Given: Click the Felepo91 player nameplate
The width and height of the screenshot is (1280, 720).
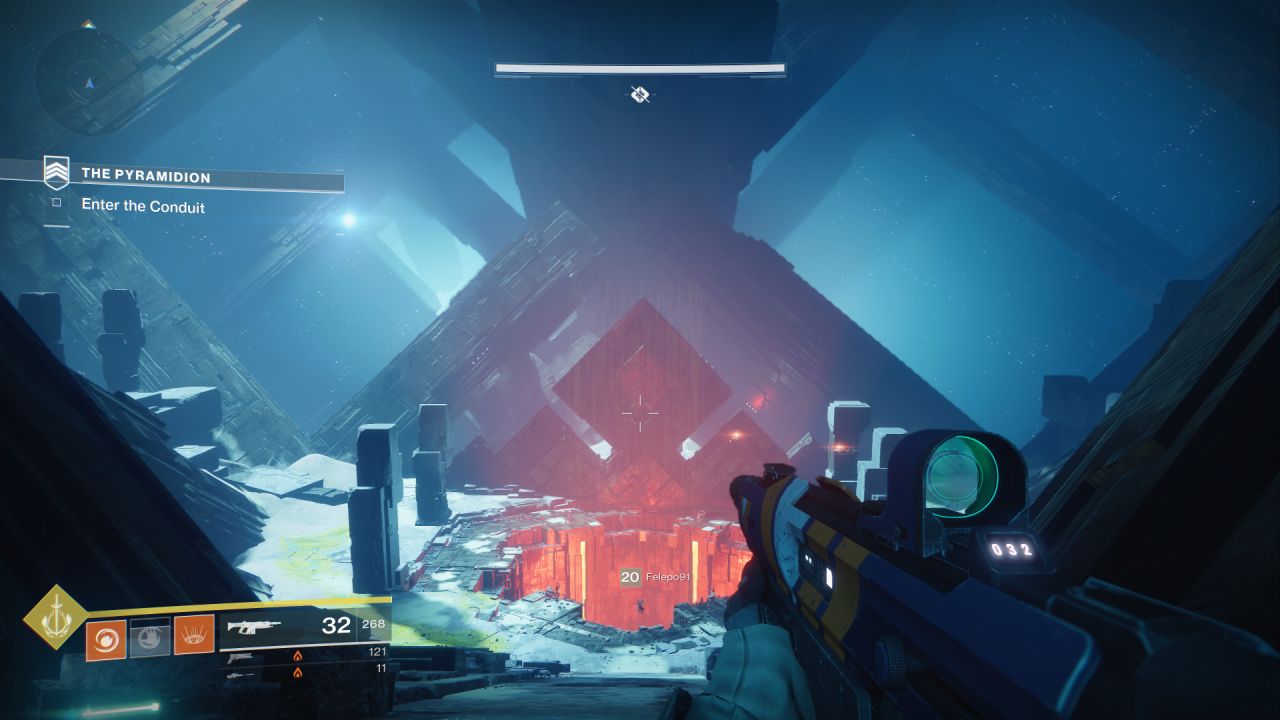Looking at the screenshot, I should coord(656,577).
